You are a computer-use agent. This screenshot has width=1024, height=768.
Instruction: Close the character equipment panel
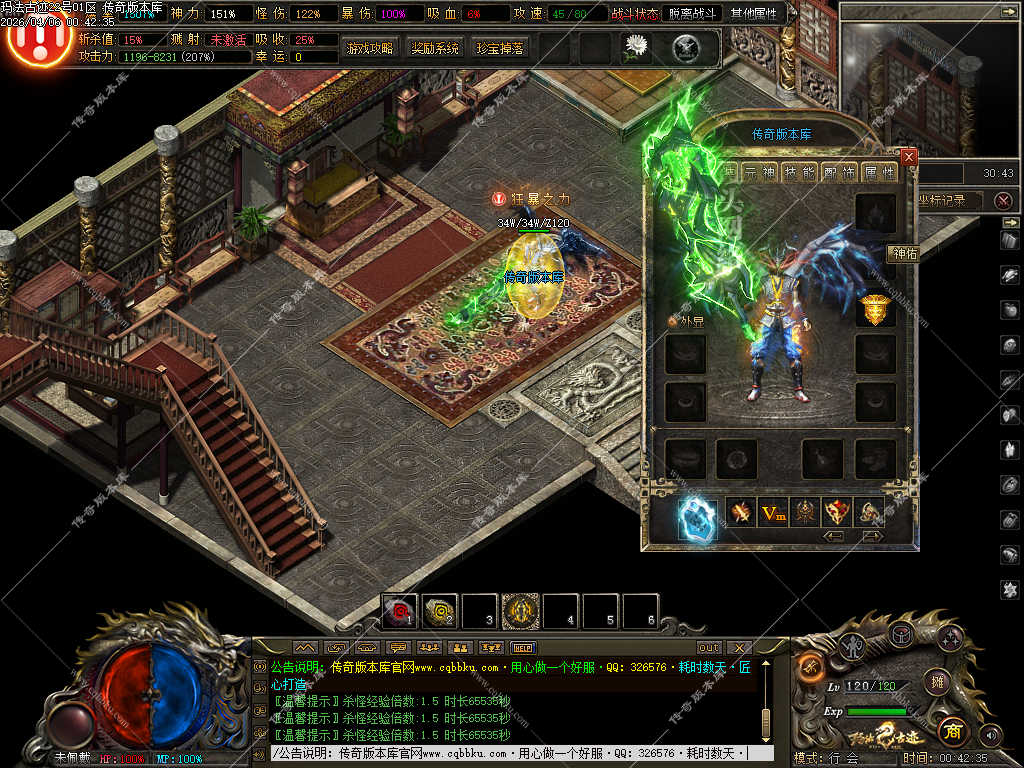coord(908,157)
